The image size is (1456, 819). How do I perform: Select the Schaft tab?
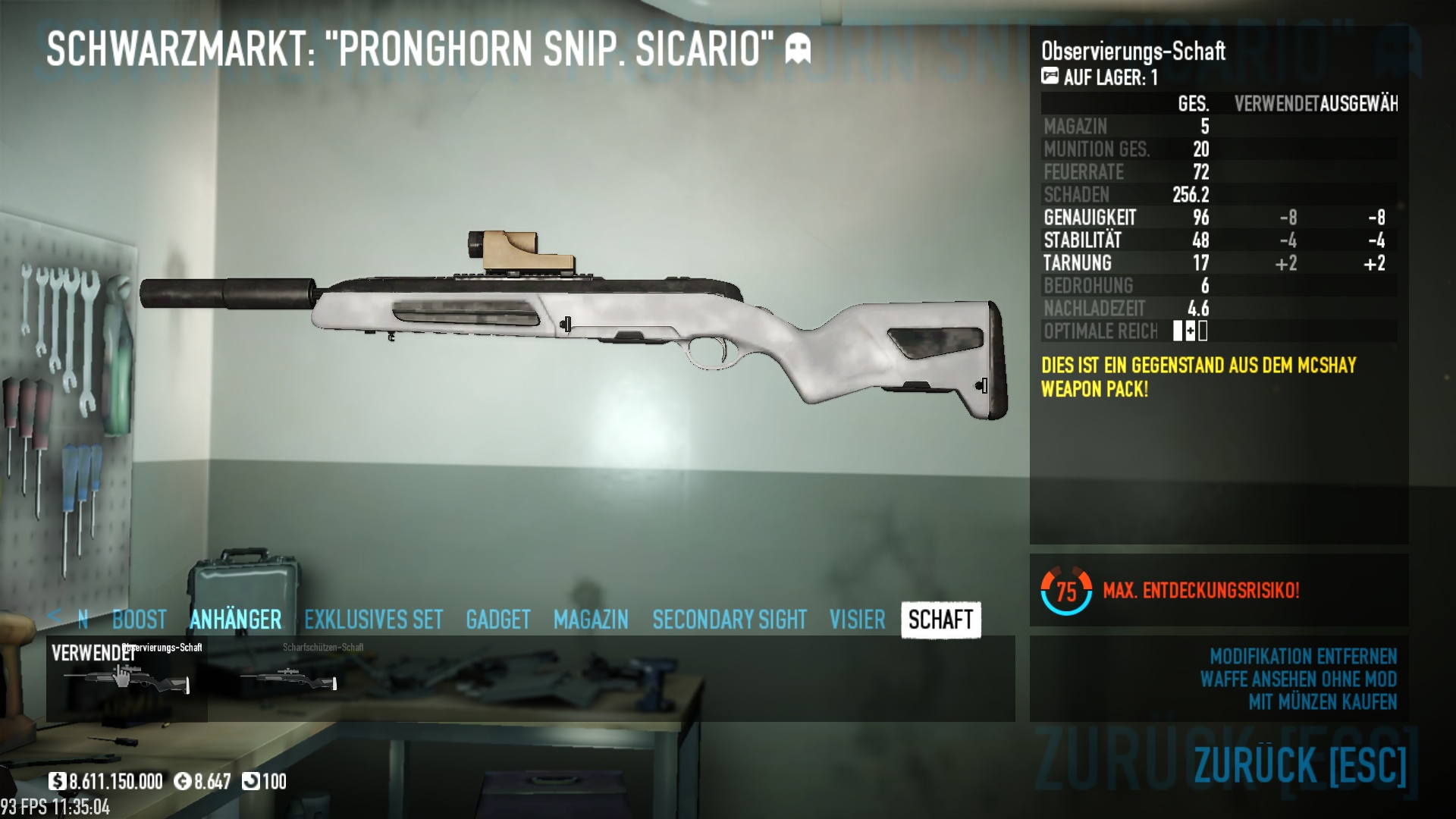tap(940, 620)
